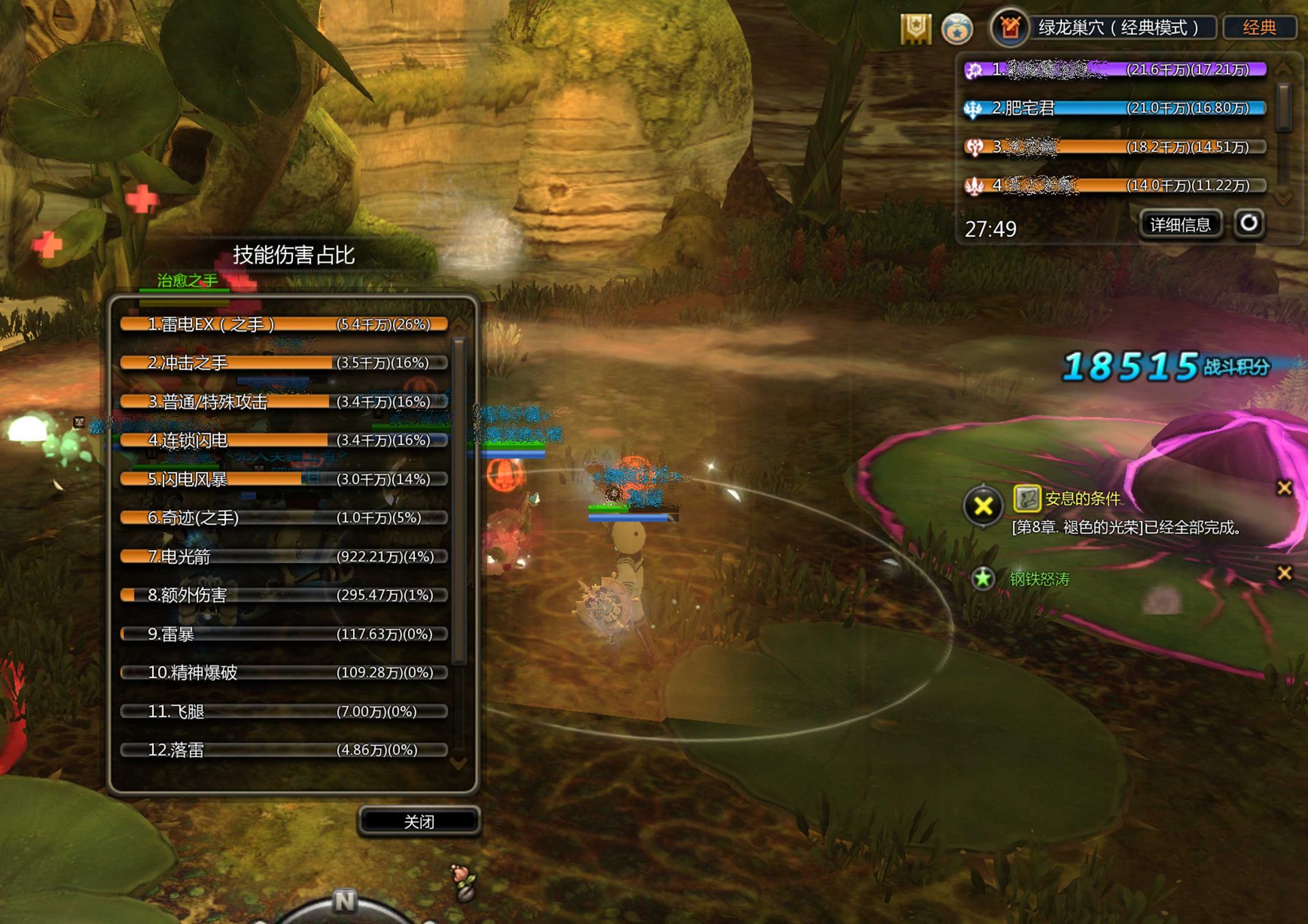1308x924 pixels.
Task: Click the circular refresh button beside 详细信息
Action: [1249, 223]
